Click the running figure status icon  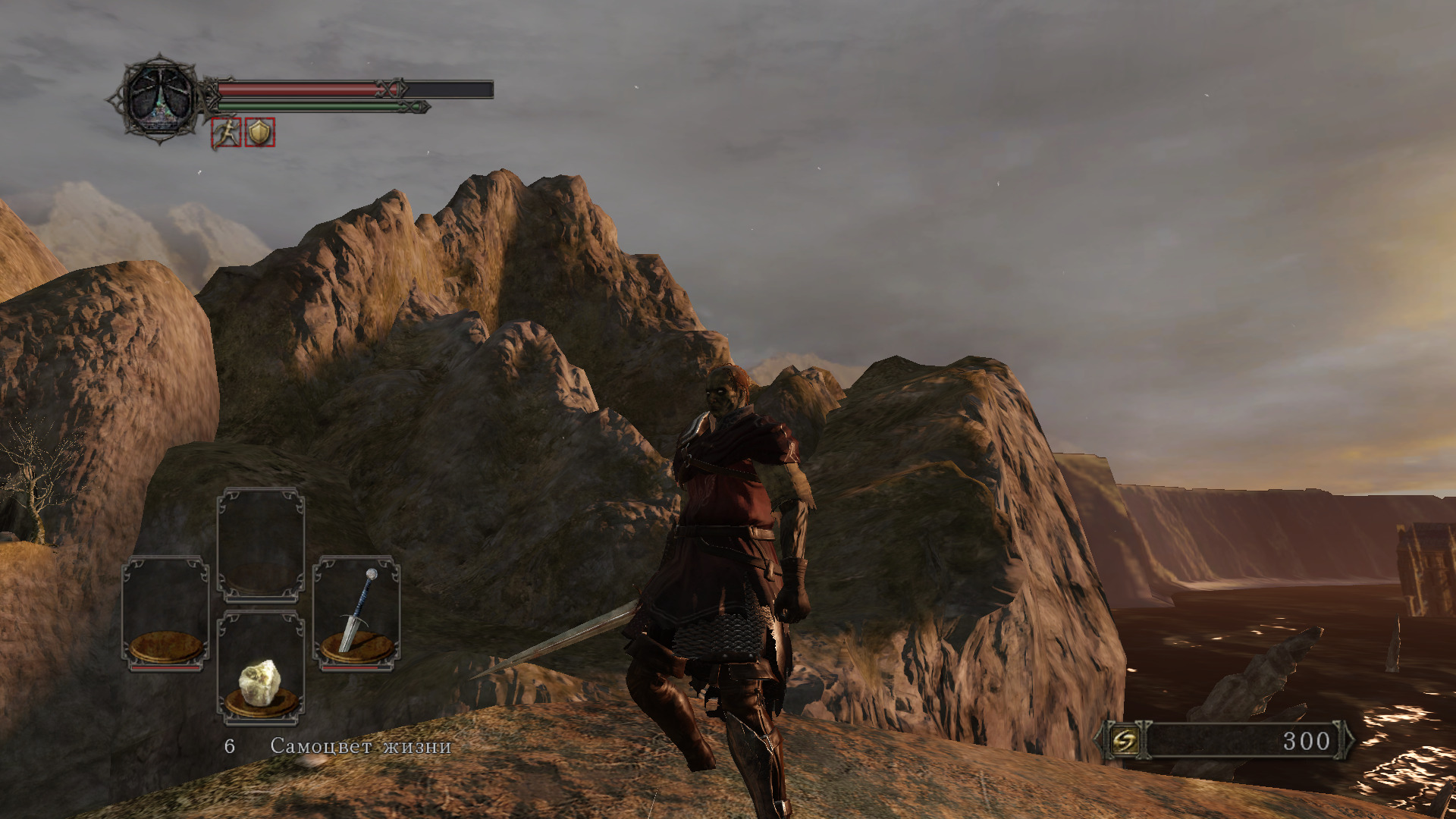(x=226, y=133)
